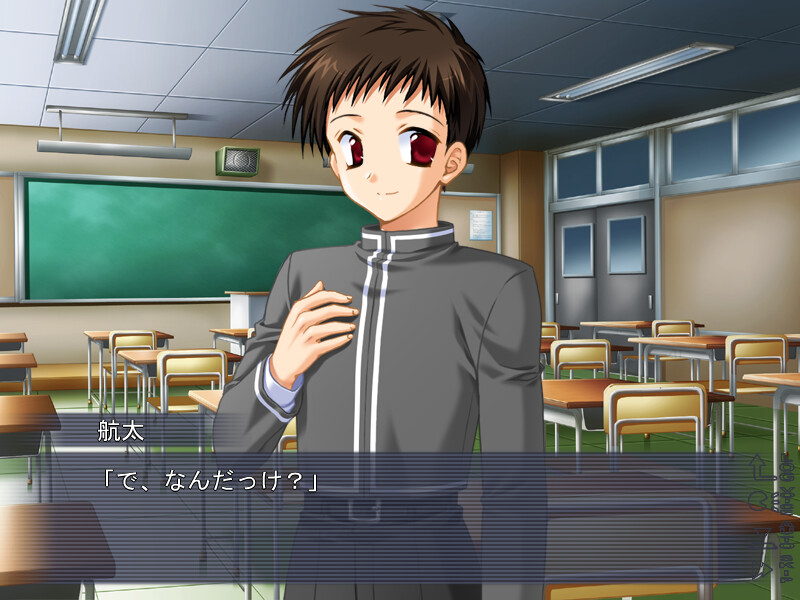Skip text using the right-pointing triangle icon
Image resolution: width=800 pixels, height=600 pixels.
pyautogui.click(x=762, y=569)
